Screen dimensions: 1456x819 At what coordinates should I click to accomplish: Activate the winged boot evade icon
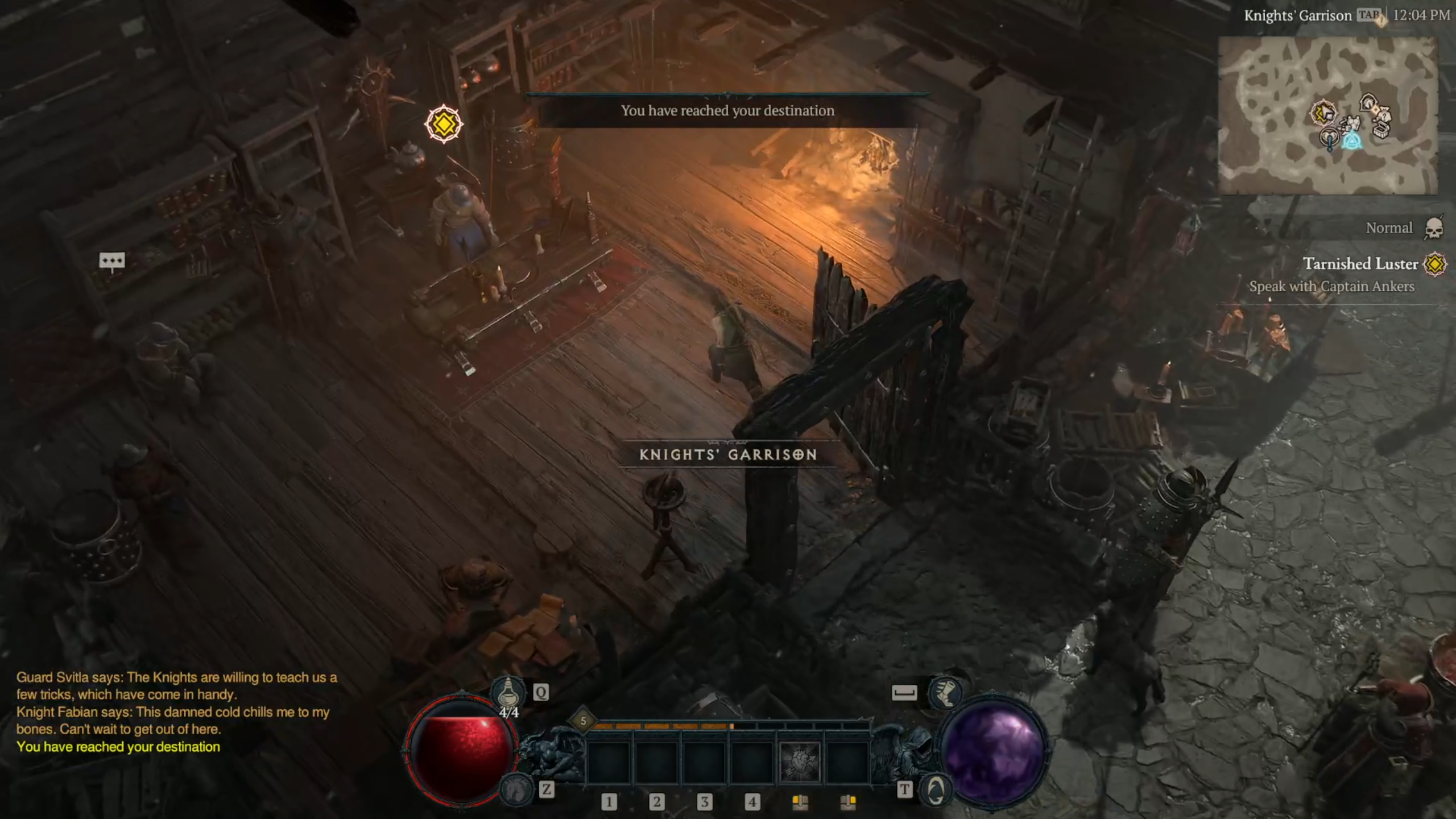[944, 692]
